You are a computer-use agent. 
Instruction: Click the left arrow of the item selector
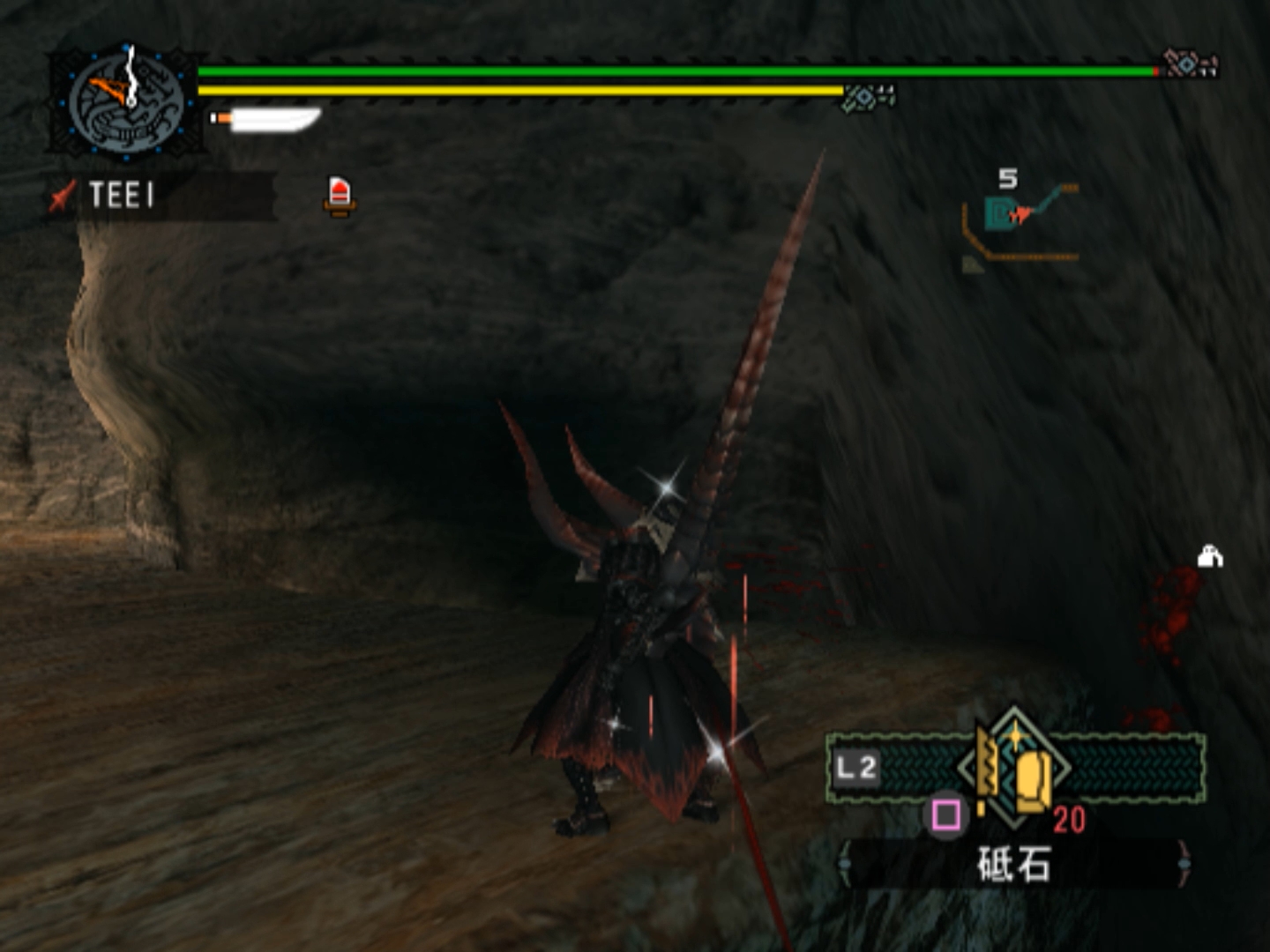click(845, 864)
